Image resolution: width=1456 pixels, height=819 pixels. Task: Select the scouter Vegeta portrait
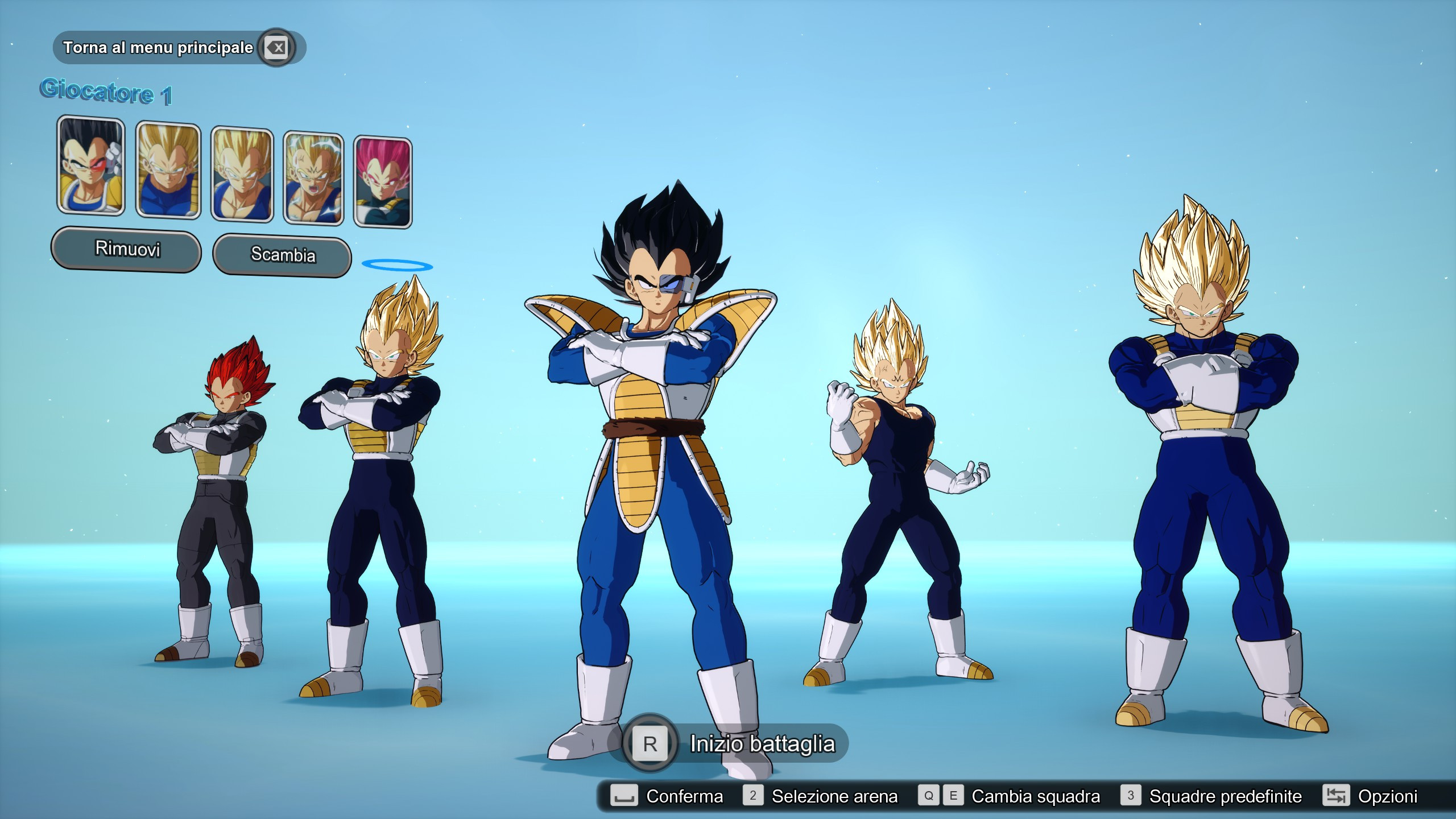[90, 171]
